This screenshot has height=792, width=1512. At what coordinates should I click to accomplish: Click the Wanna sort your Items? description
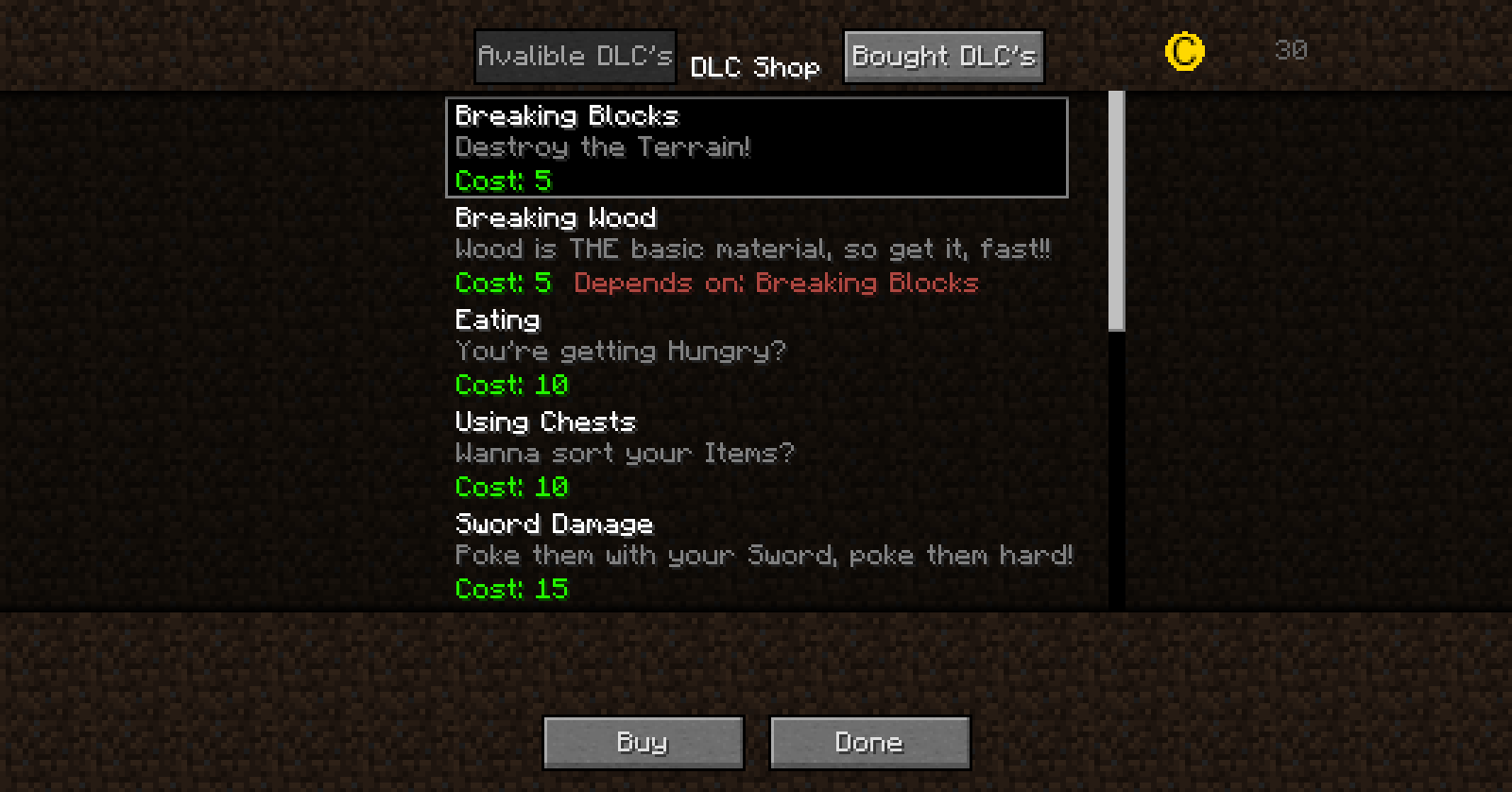625,454
